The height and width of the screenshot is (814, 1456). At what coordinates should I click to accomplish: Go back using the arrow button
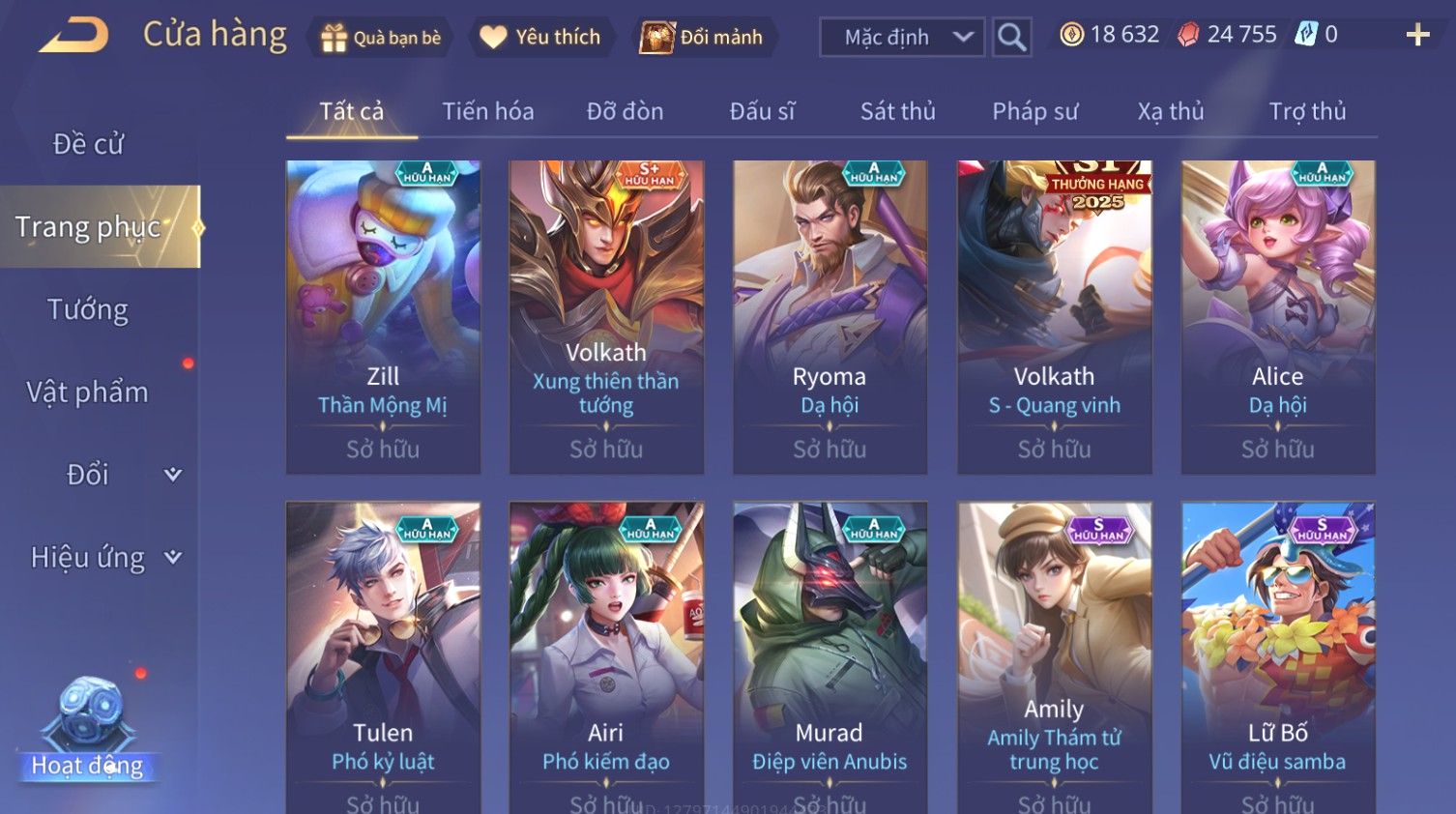pyautogui.click(x=73, y=36)
